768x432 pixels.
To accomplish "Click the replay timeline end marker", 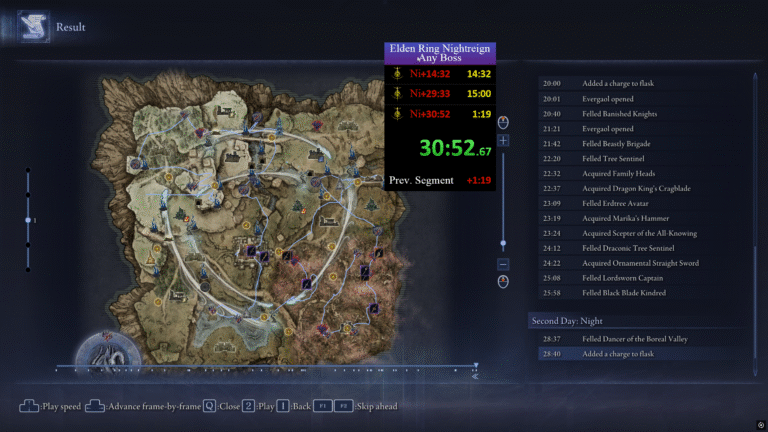I will [476, 367].
